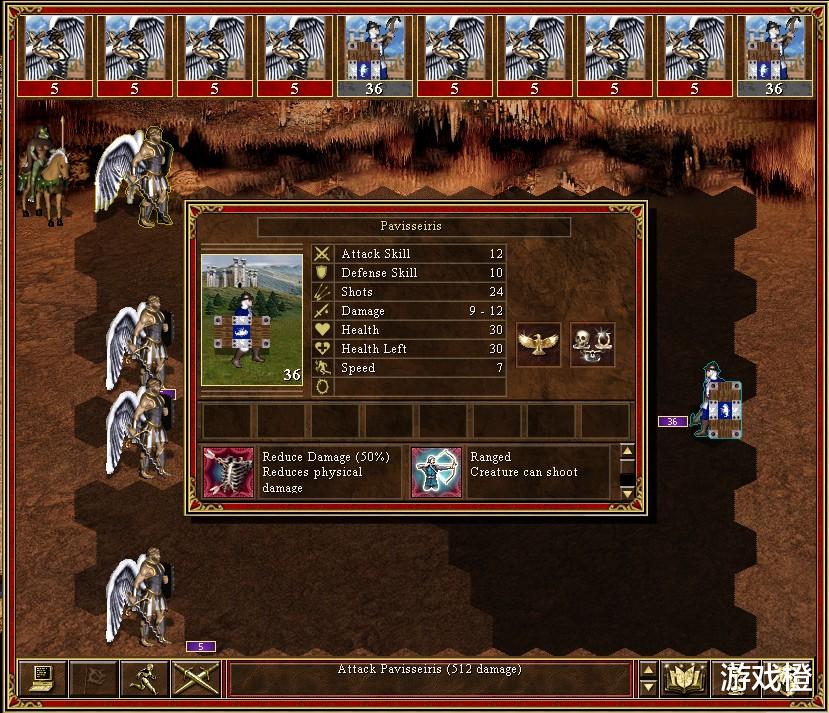
Task: Open the spellbook to cast a spell
Action: [685, 679]
